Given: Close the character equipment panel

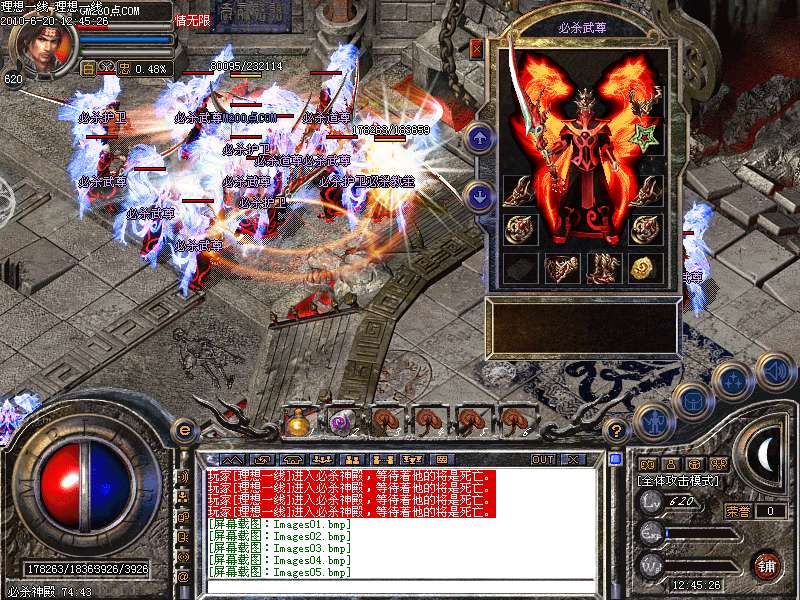Looking at the screenshot, I should click(476, 47).
